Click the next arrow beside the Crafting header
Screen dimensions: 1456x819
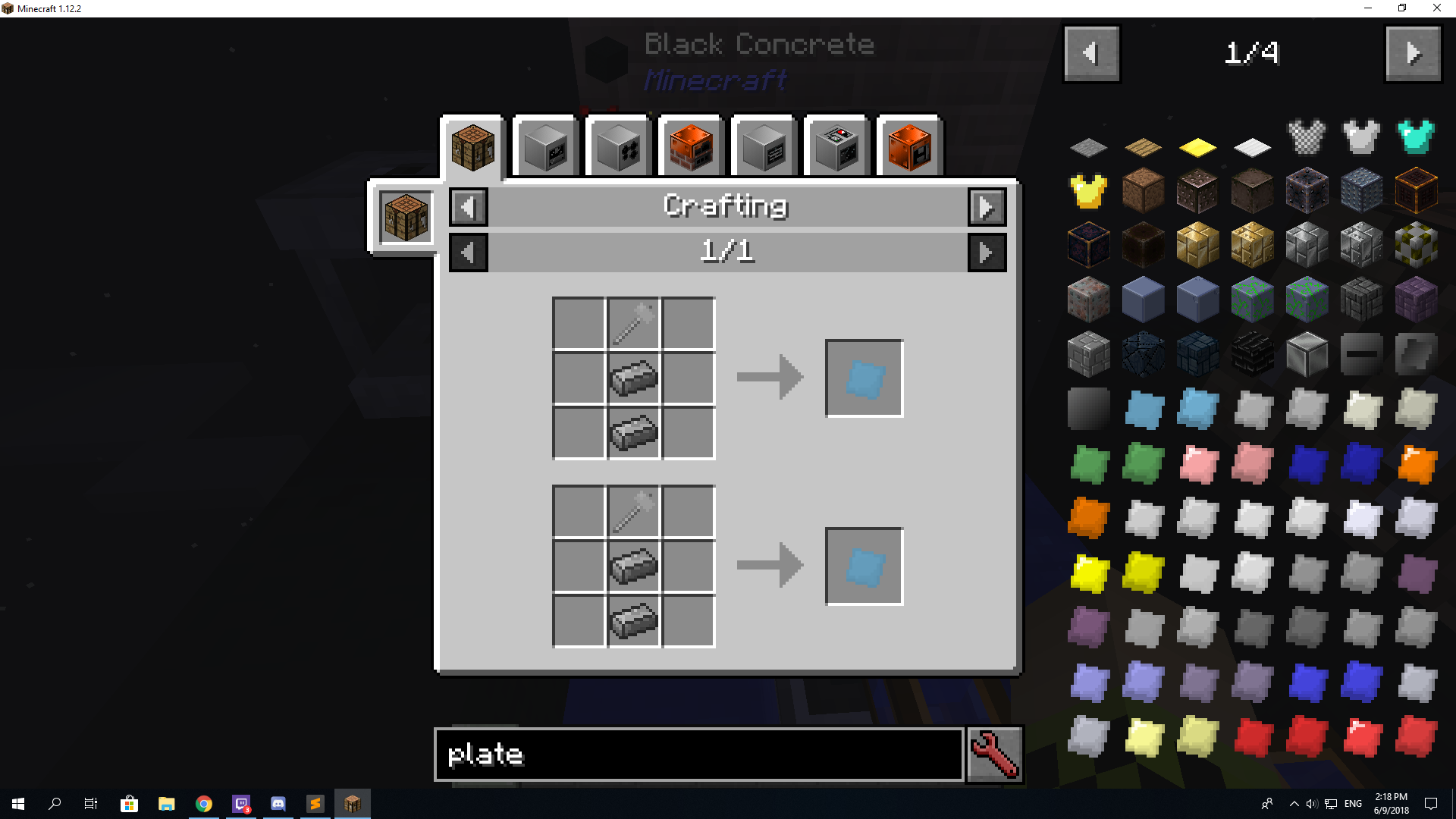(x=987, y=207)
